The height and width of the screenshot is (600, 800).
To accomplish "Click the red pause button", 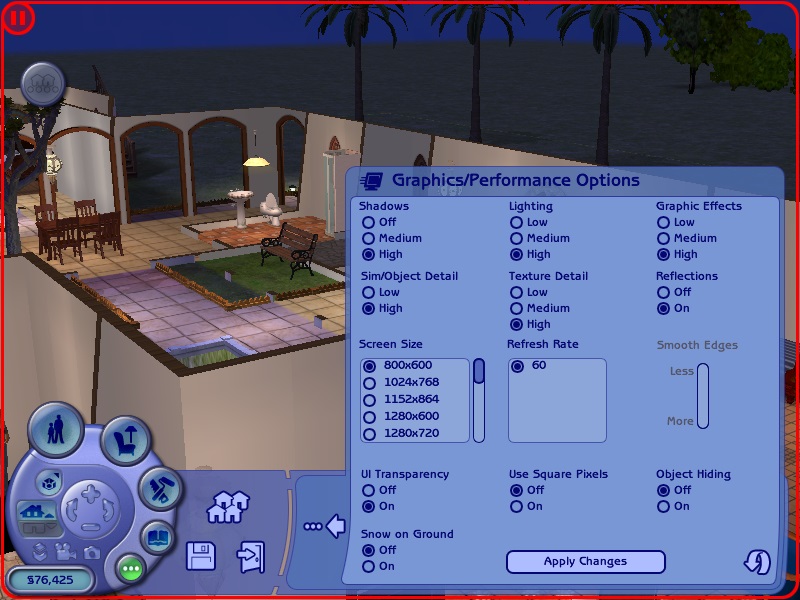I will [19, 17].
